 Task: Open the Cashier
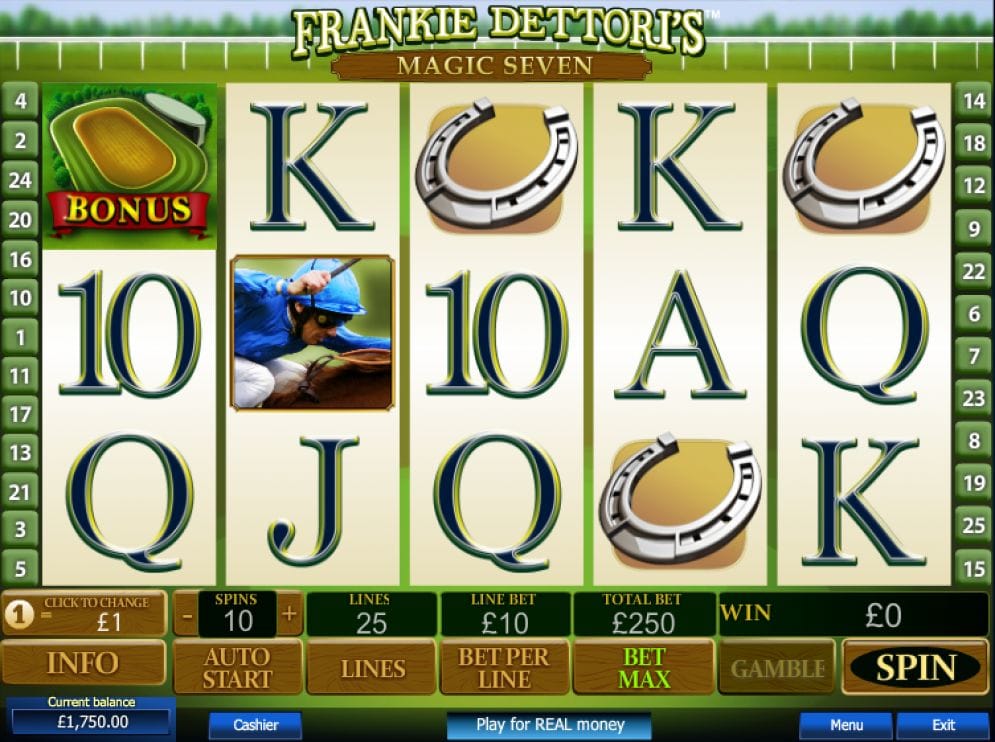pos(255,725)
